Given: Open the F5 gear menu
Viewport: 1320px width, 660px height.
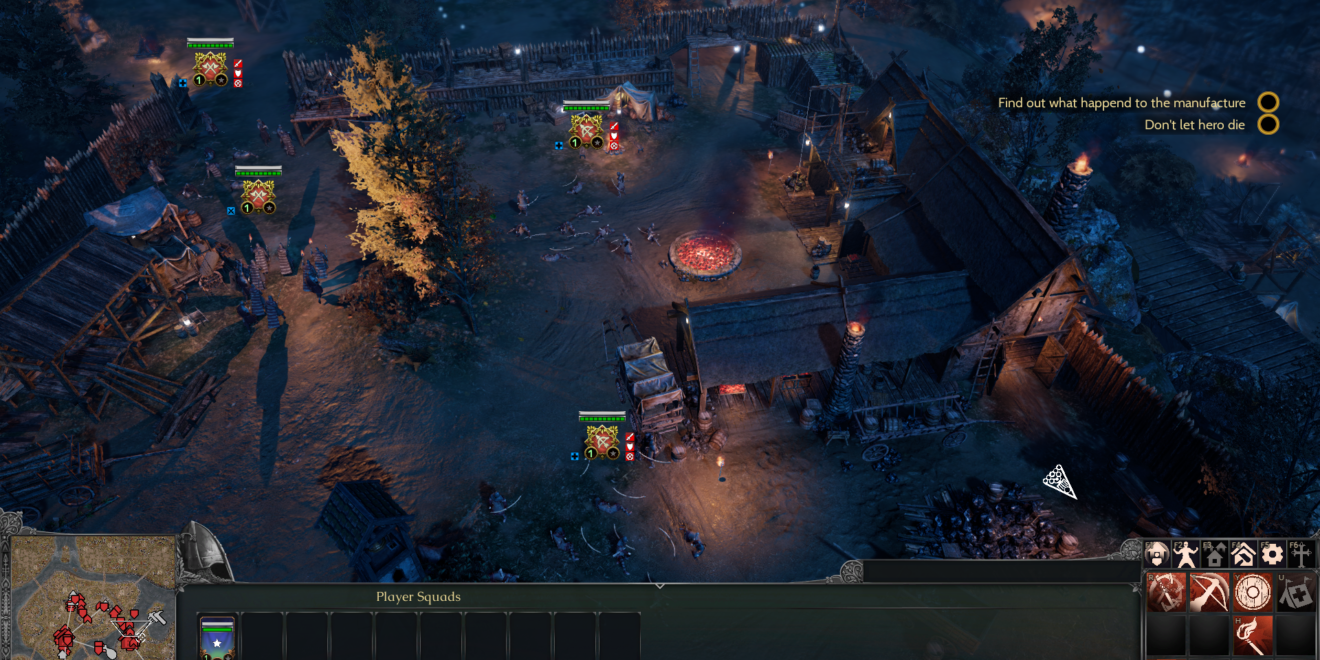Looking at the screenshot, I should point(1272,555).
